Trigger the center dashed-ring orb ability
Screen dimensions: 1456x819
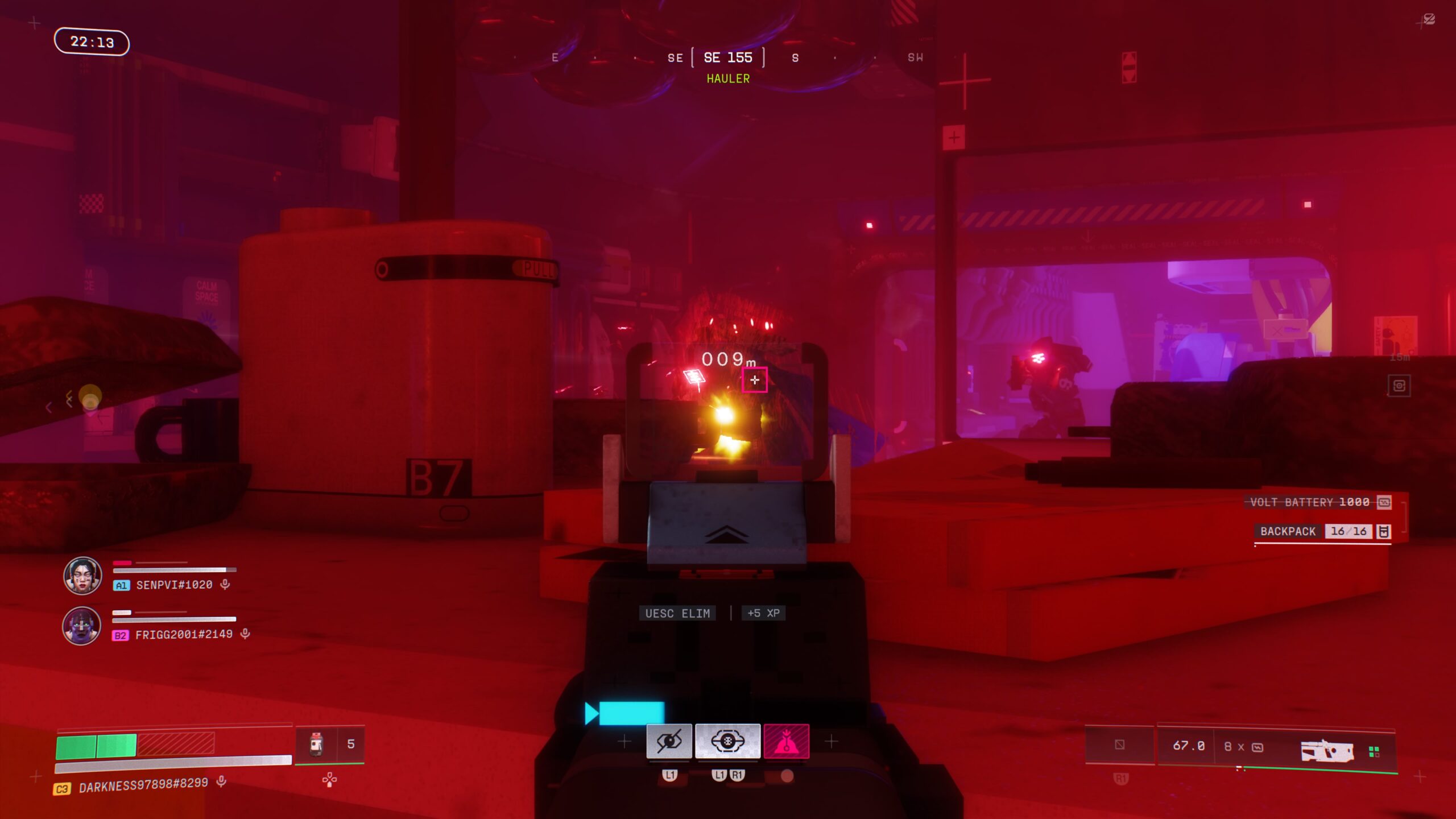coord(727,741)
